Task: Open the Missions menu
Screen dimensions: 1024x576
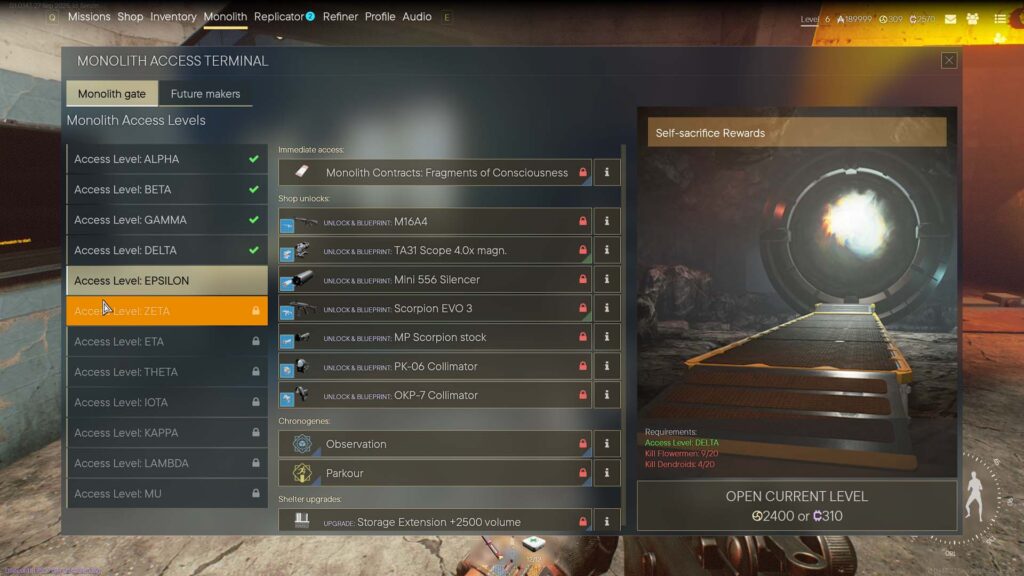Action: point(89,17)
